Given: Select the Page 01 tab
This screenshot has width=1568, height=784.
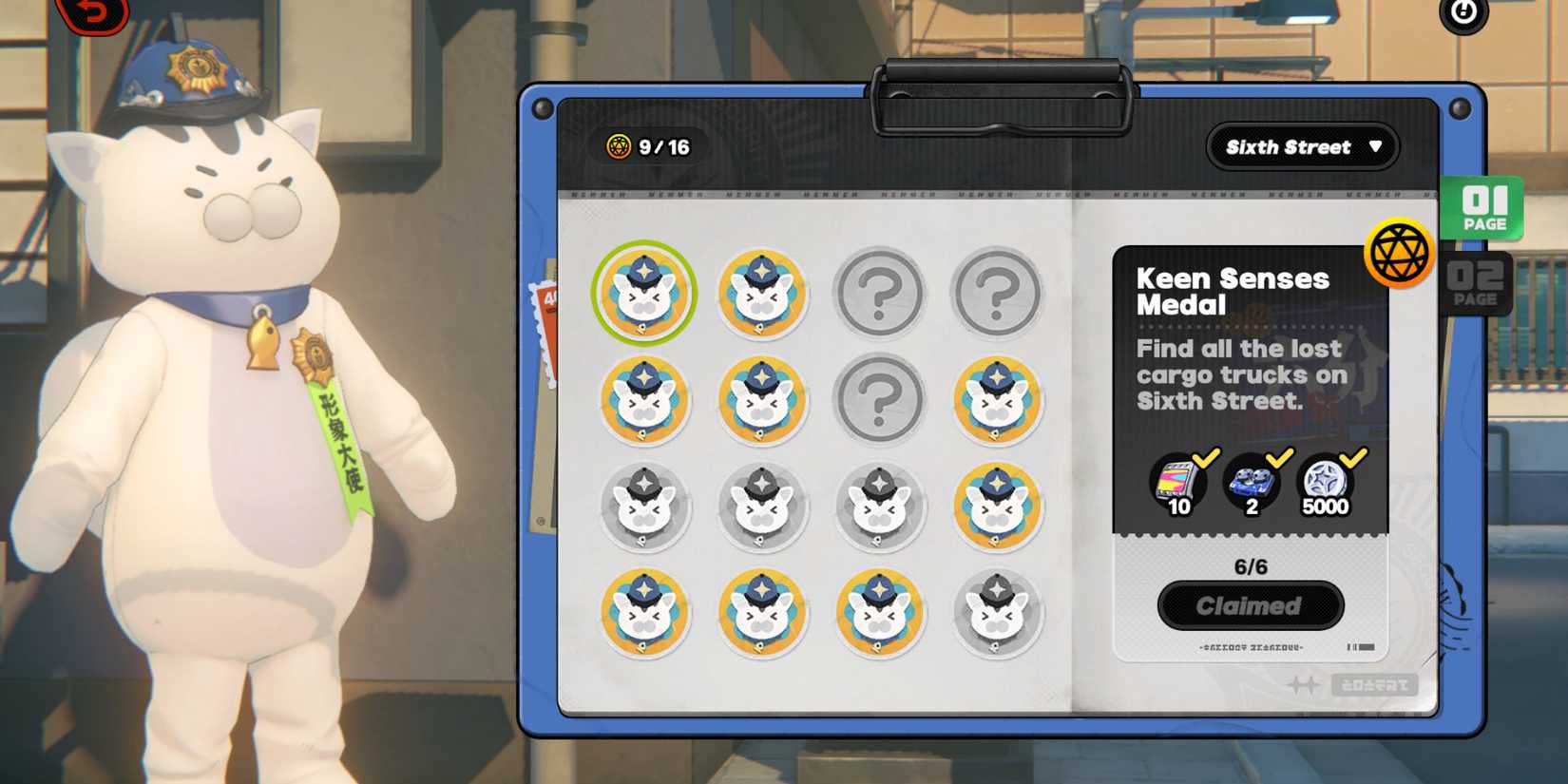Looking at the screenshot, I should 1484,208.
